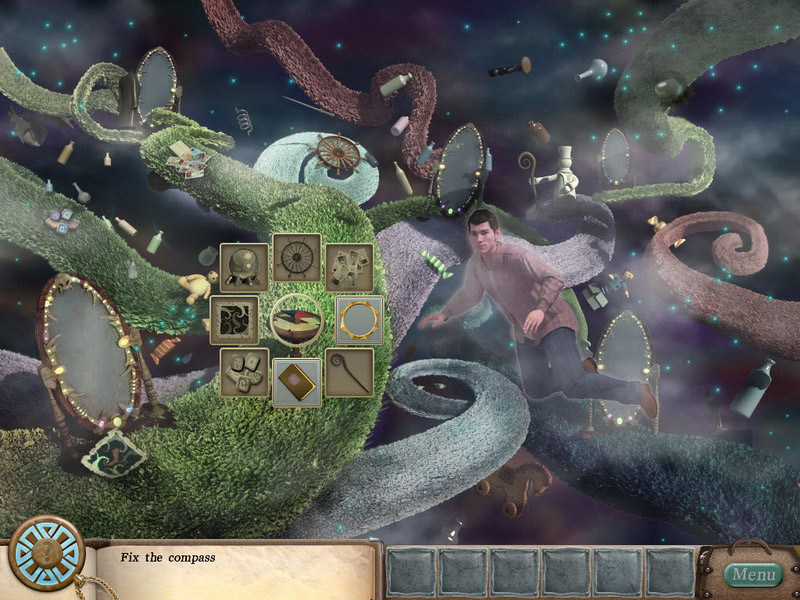Click the golden ring frame slot

point(359,320)
